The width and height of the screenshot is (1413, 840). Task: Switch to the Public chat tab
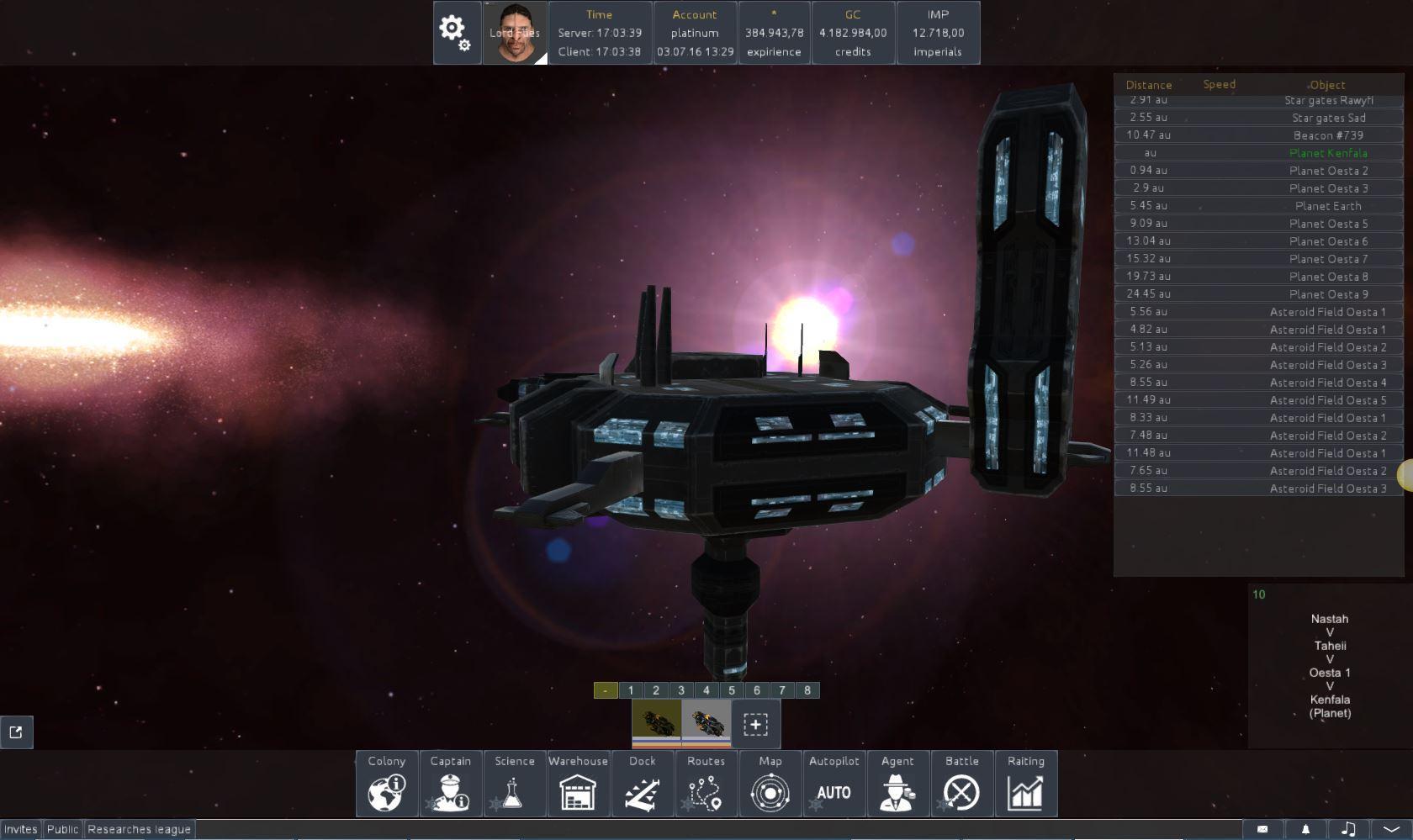click(61, 828)
